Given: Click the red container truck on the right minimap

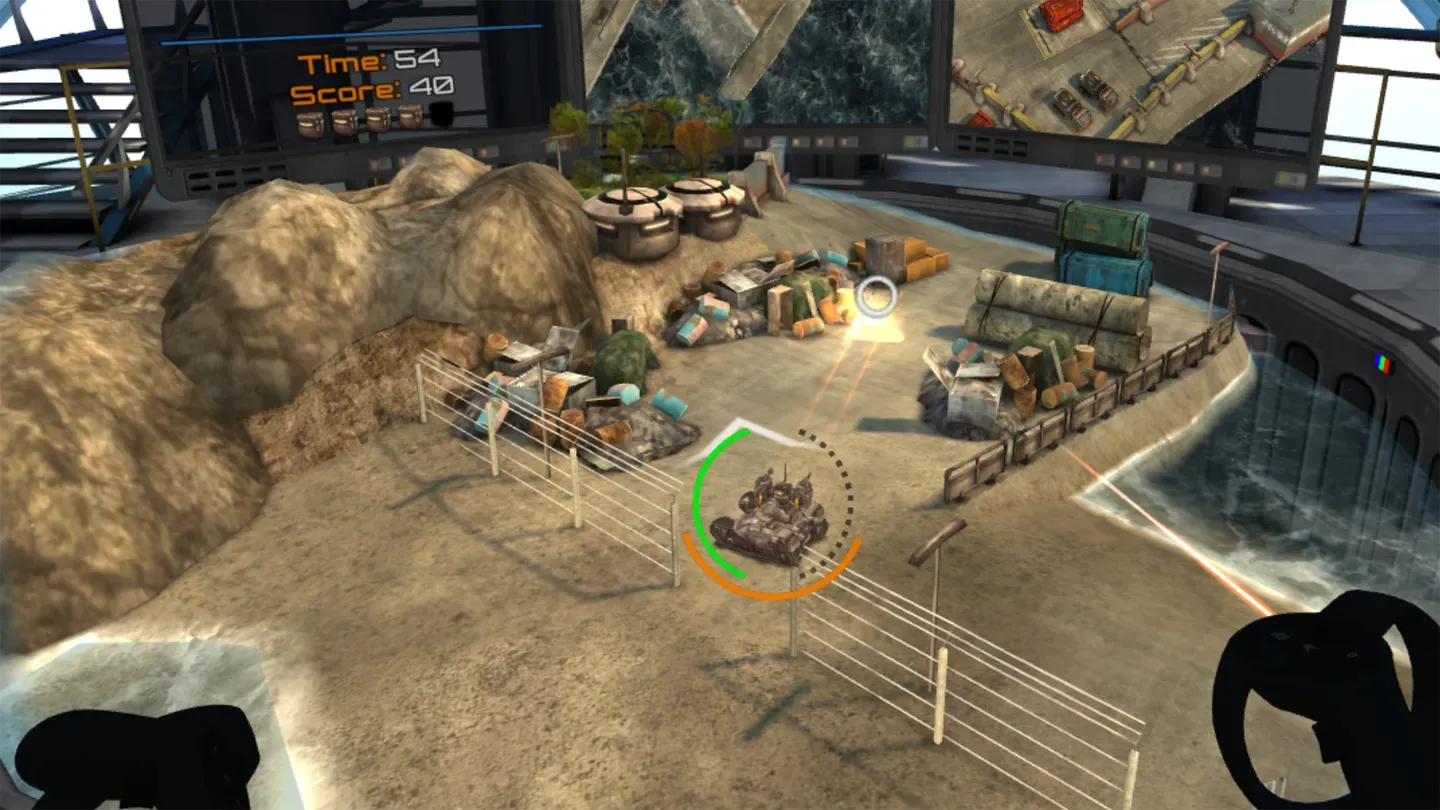Looking at the screenshot, I should click(x=1060, y=18).
